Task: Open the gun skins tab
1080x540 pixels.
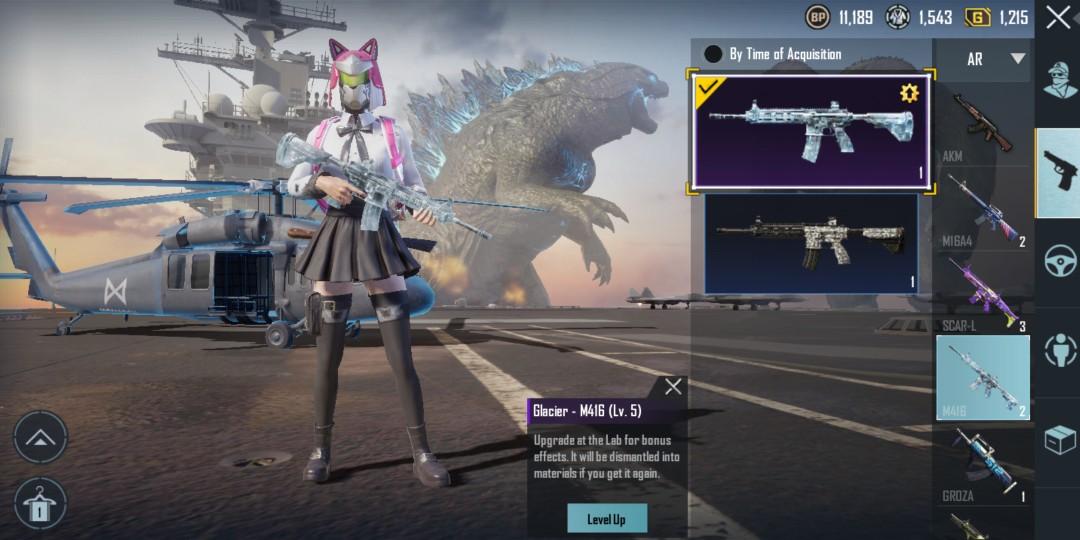Action: pyautogui.click(x=1058, y=171)
